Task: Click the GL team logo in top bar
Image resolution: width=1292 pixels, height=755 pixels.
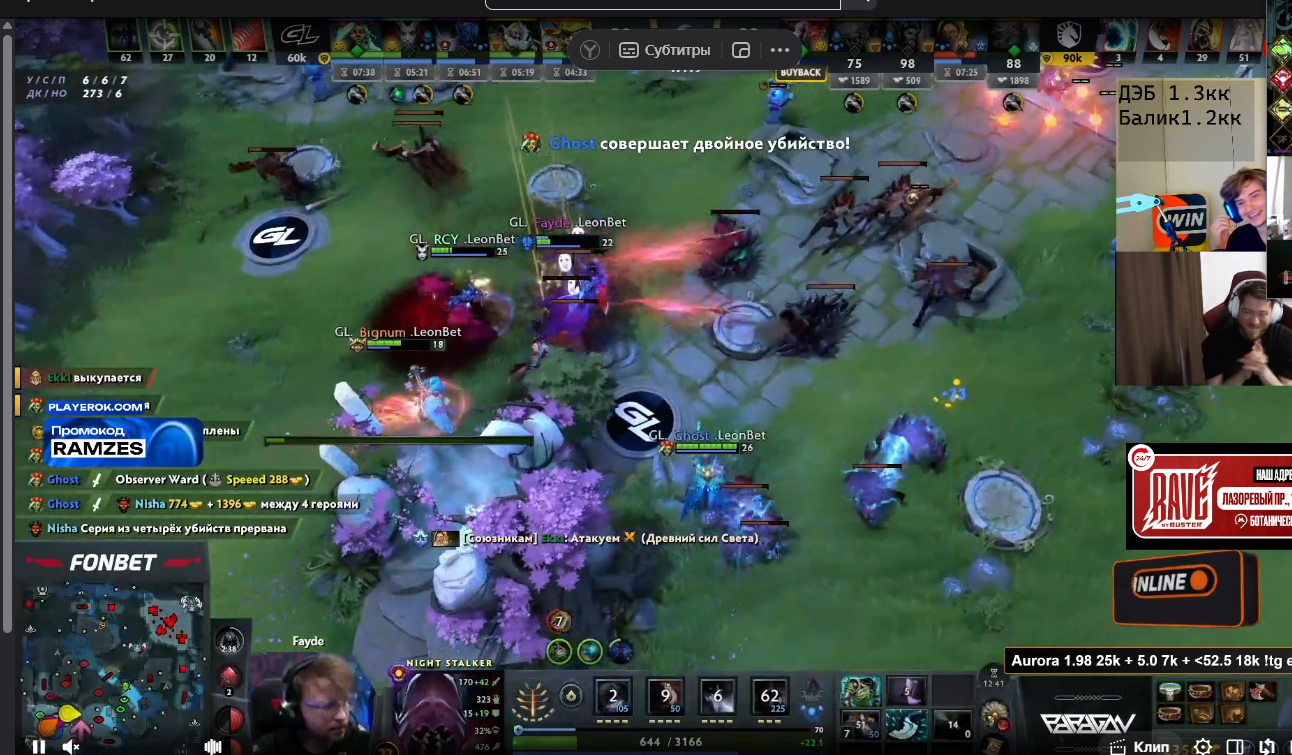Action: tap(297, 37)
